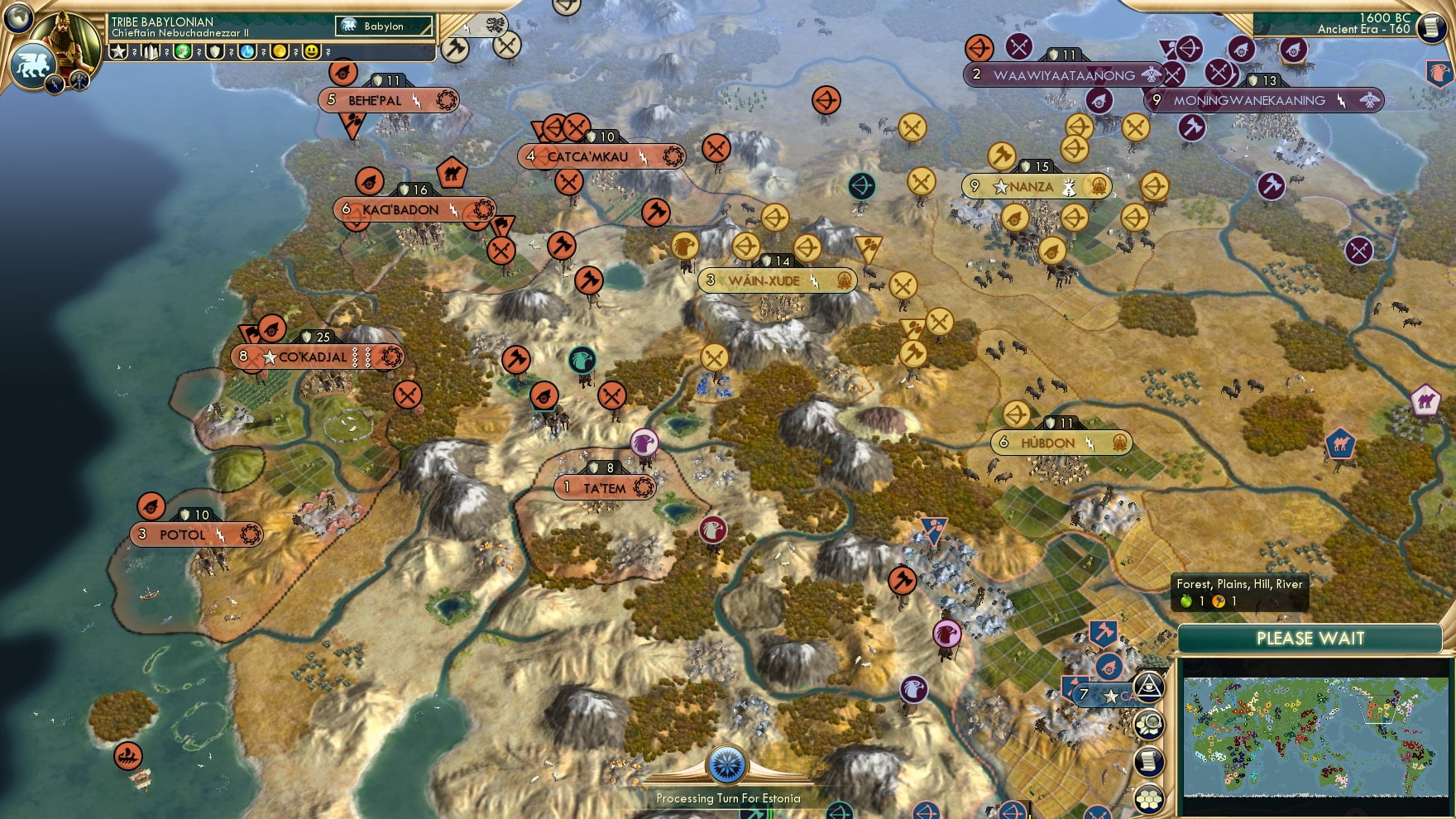Click the white star score icon
This screenshot has height=819, width=1456.
point(118,51)
